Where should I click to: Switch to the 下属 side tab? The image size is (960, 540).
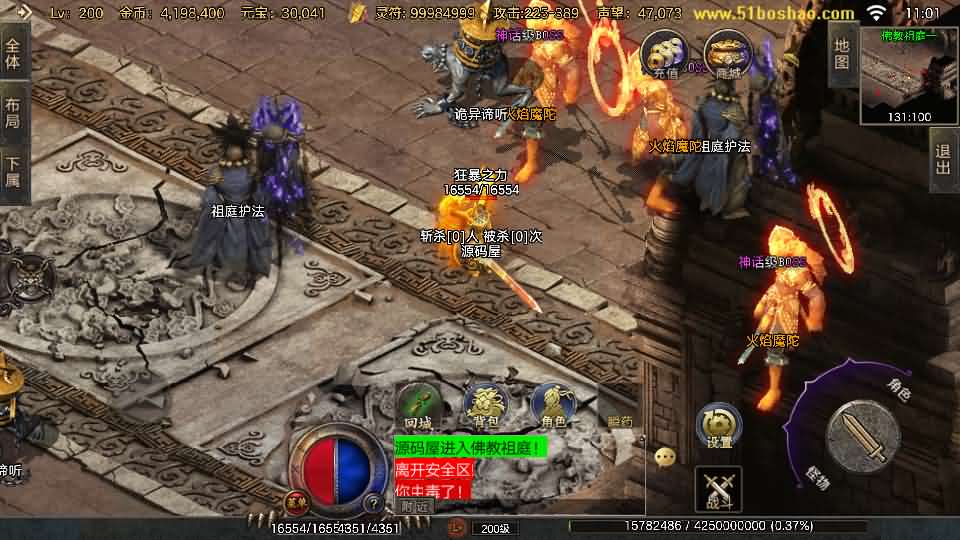coord(13,173)
